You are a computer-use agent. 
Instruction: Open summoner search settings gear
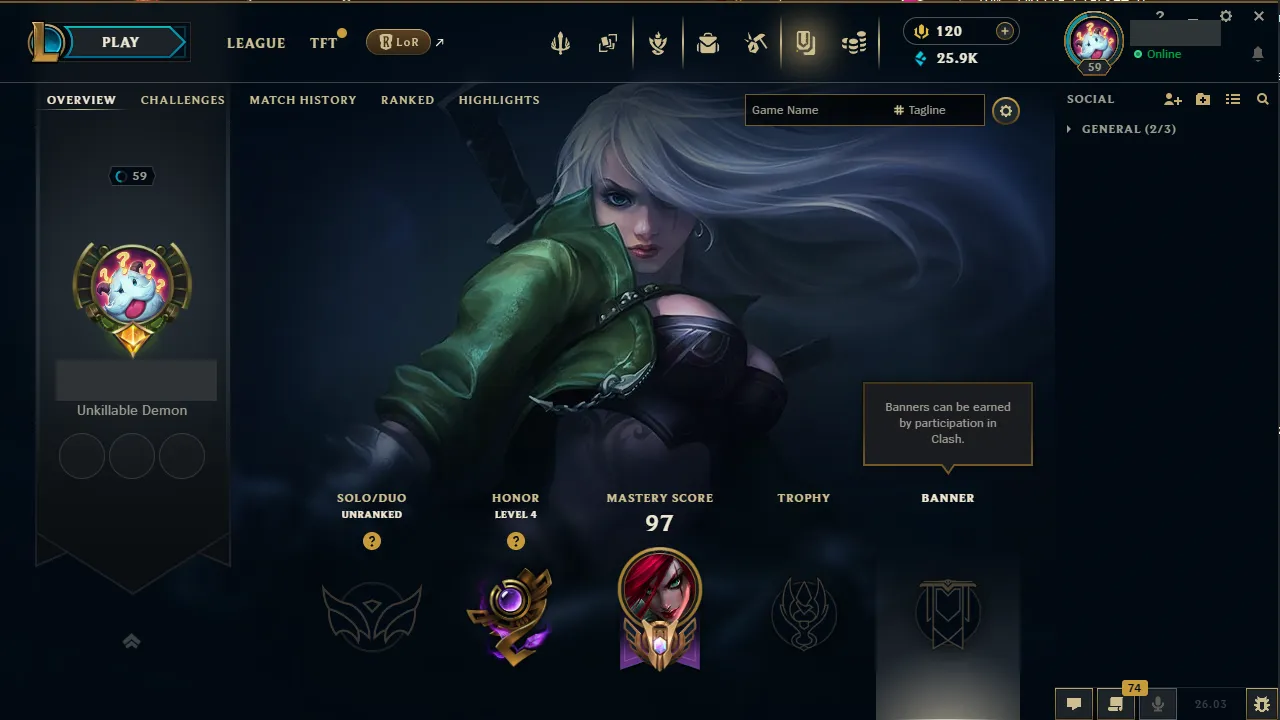pos(1006,111)
